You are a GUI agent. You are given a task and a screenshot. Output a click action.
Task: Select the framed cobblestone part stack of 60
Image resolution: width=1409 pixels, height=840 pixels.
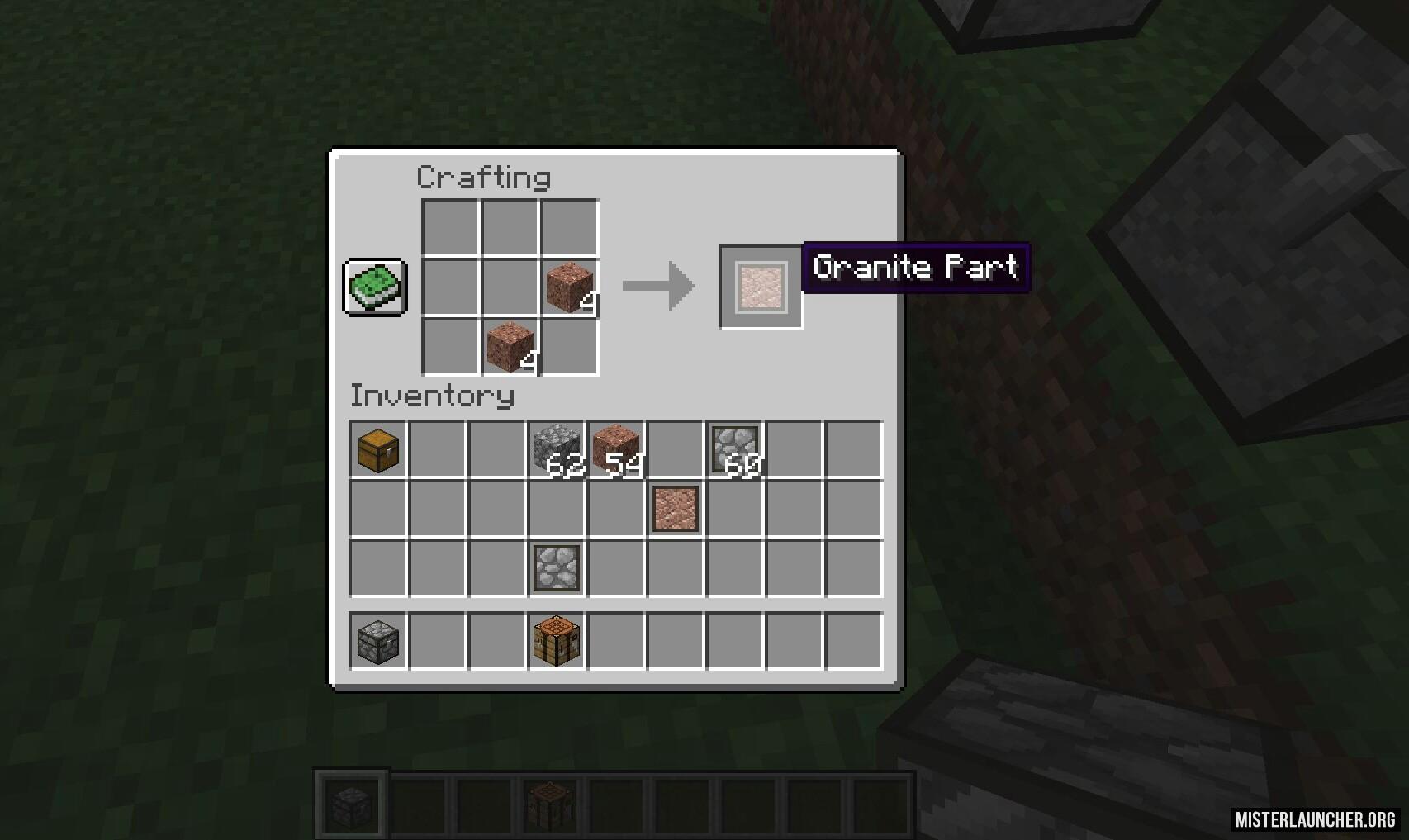(x=735, y=450)
